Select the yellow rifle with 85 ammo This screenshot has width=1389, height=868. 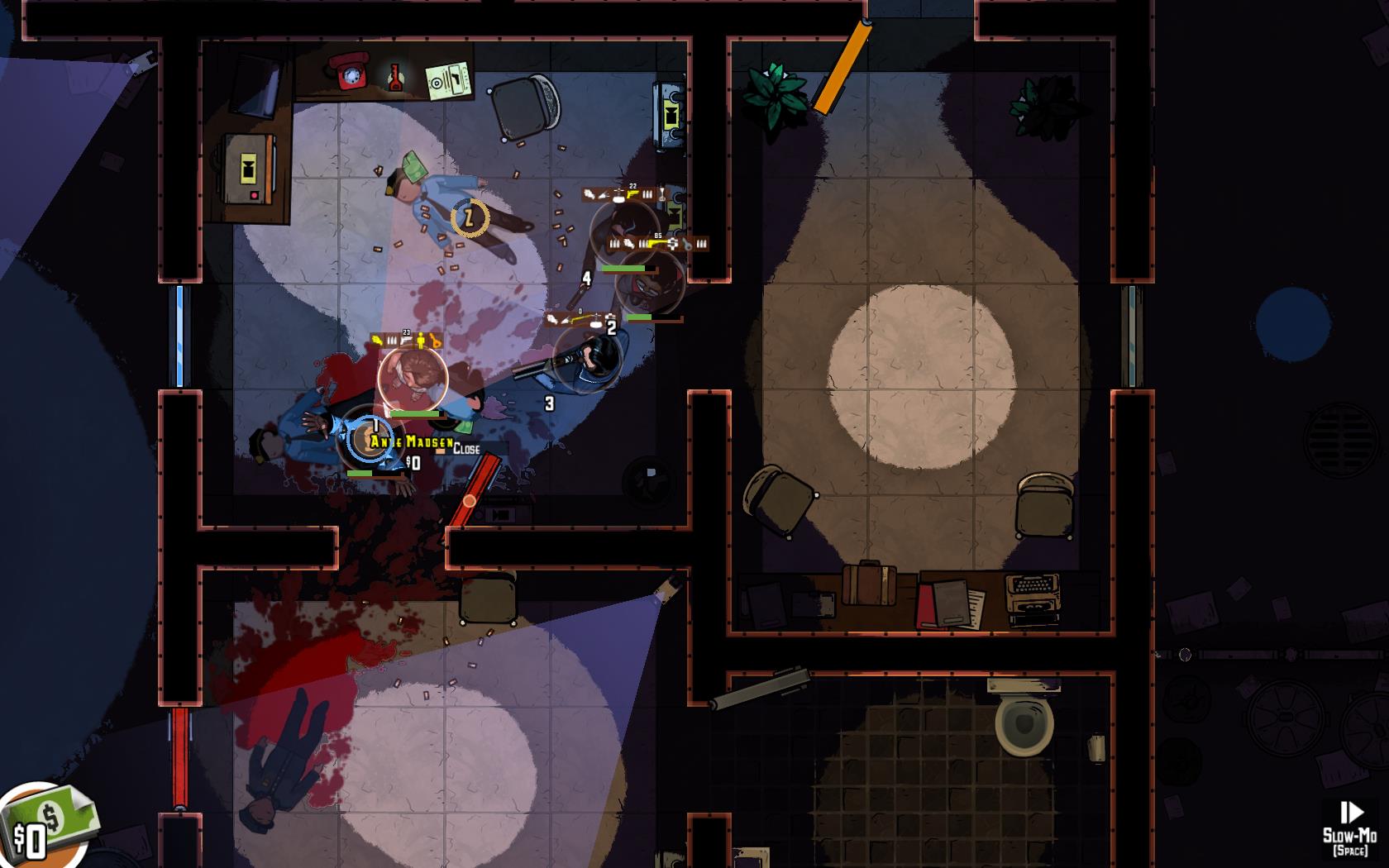pyautogui.click(x=656, y=244)
